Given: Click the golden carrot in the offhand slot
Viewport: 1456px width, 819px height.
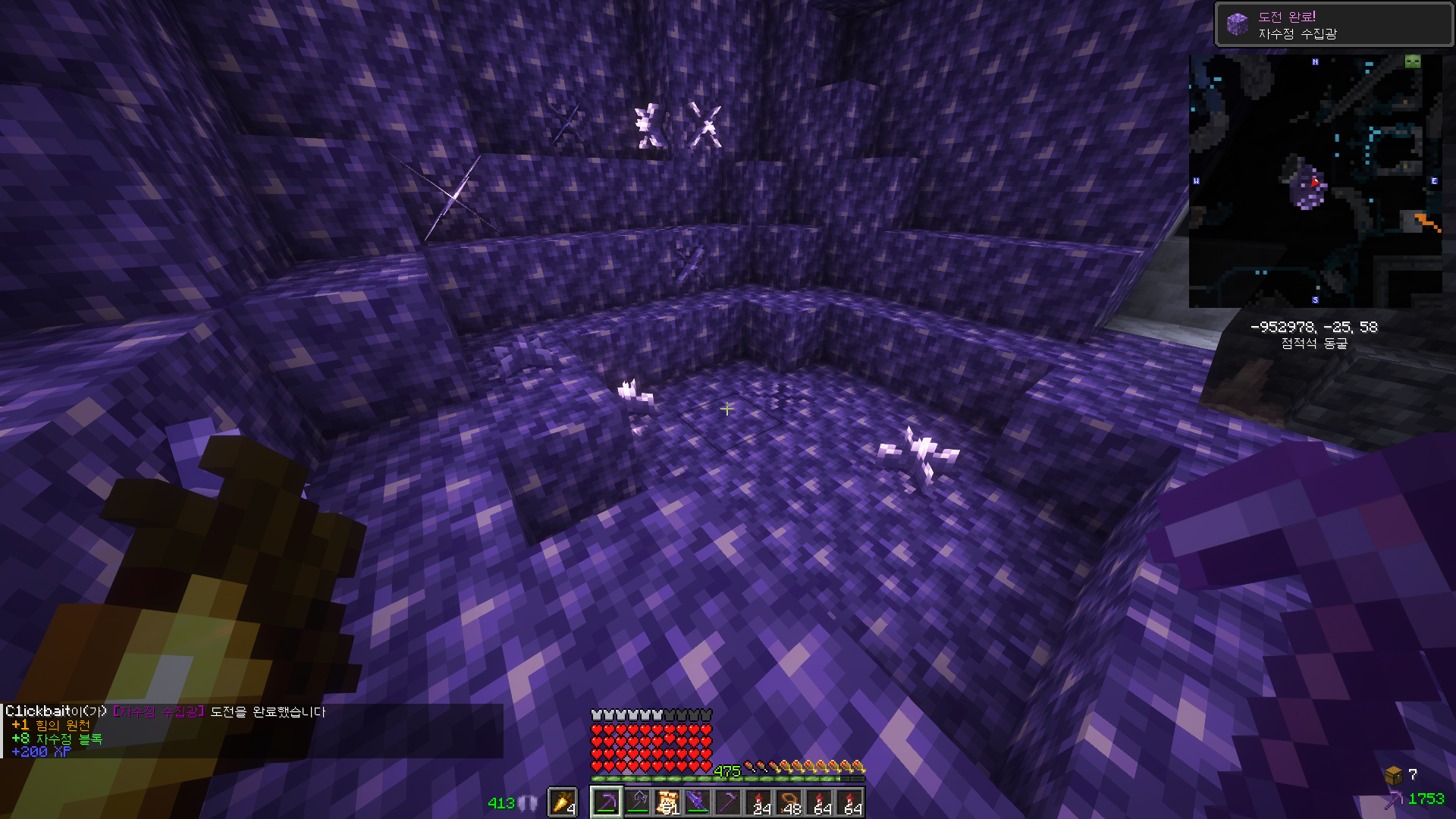Looking at the screenshot, I should tap(562, 801).
